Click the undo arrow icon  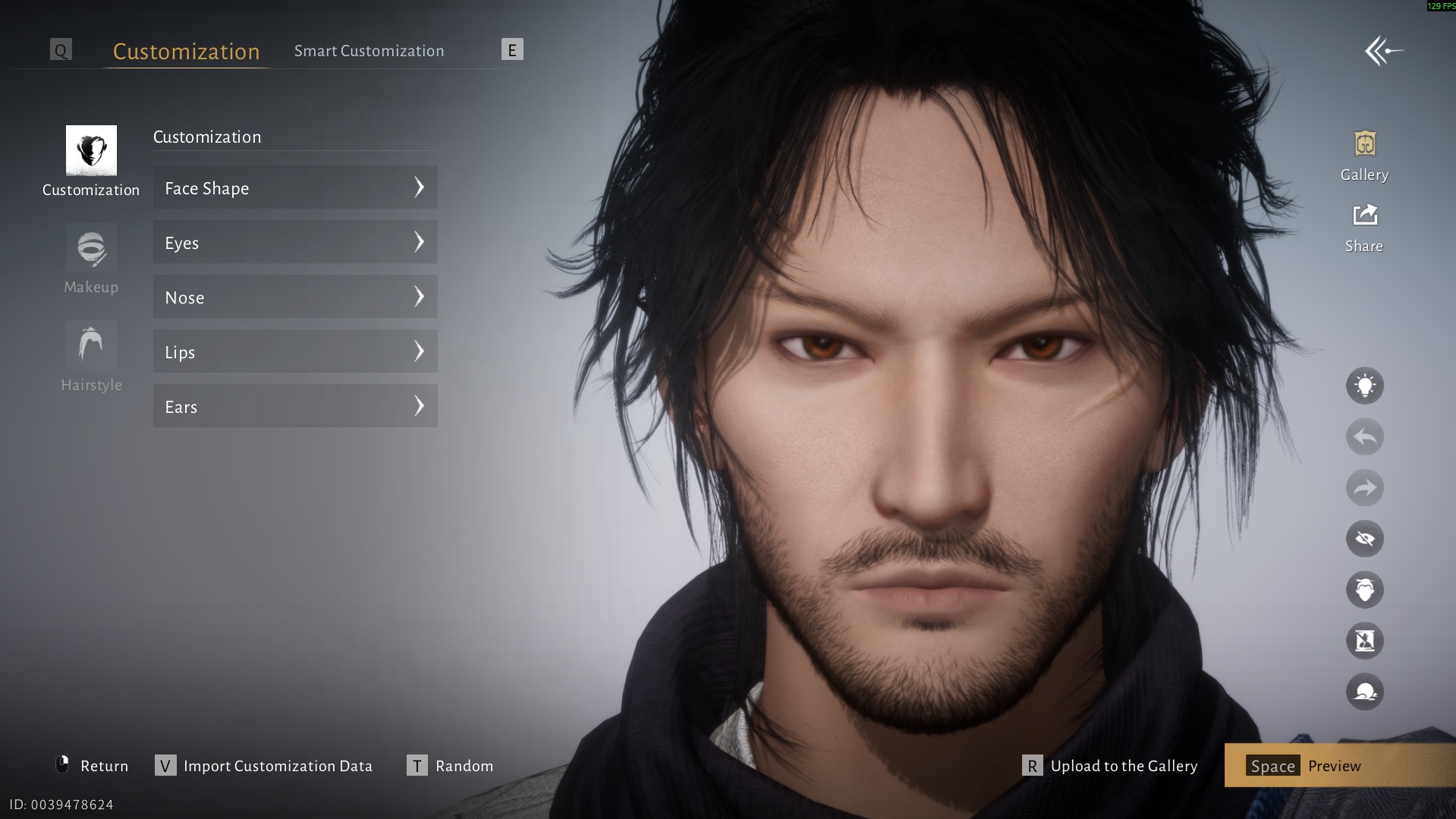coord(1363,436)
